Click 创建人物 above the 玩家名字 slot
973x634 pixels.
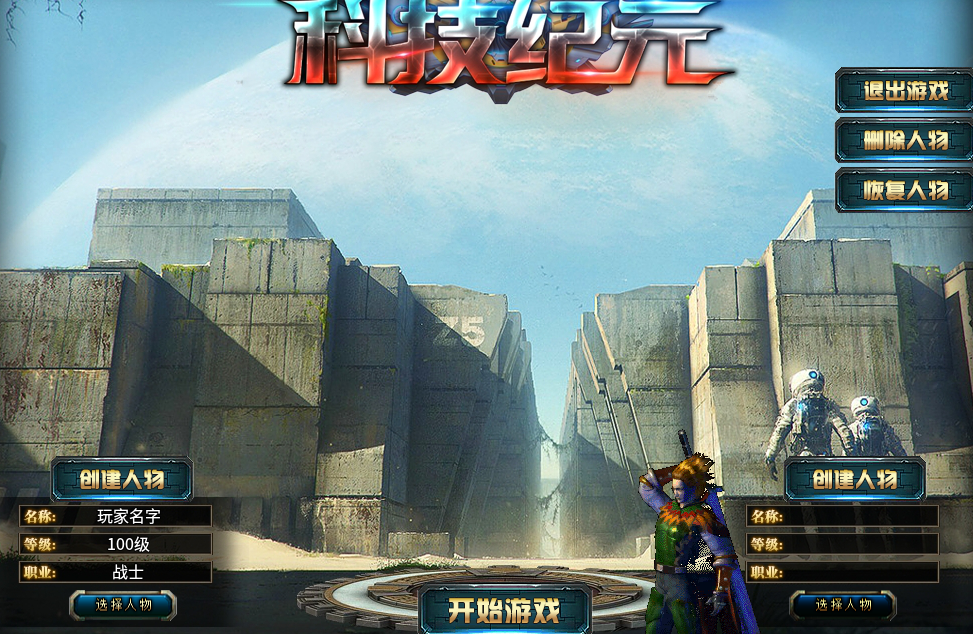(x=122, y=479)
